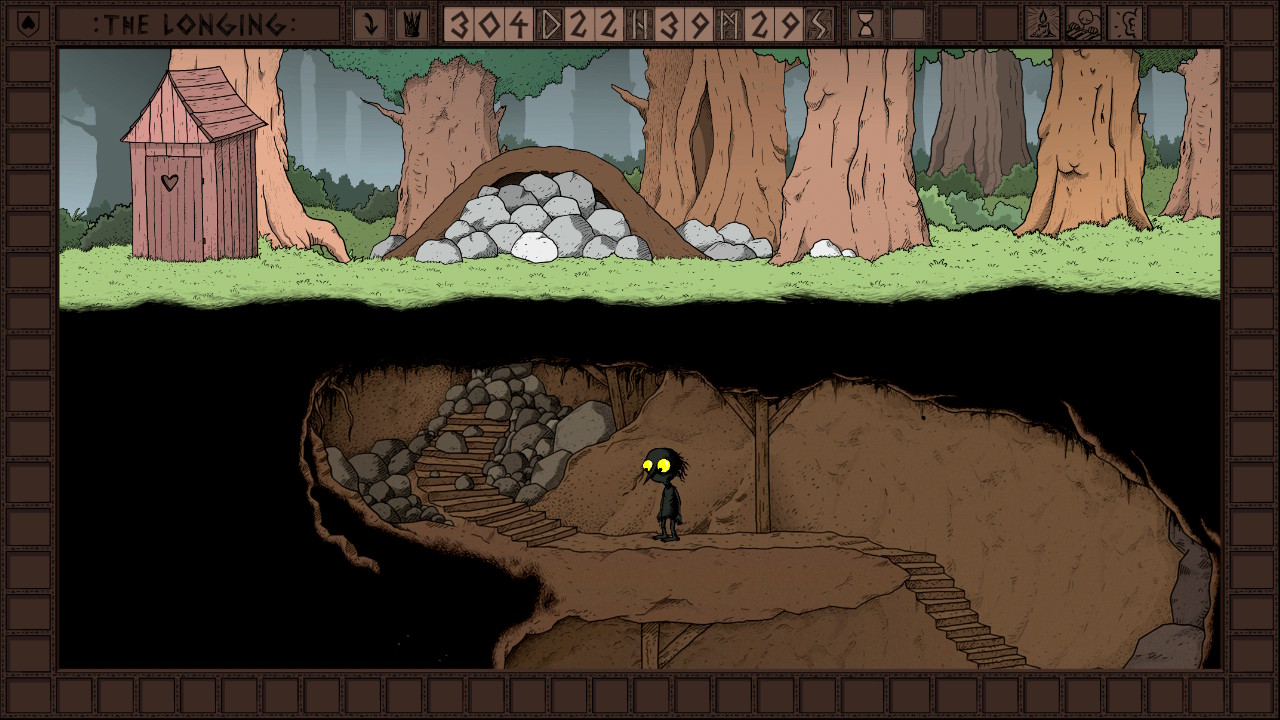Image resolution: width=1280 pixels, height=720 pixels.
Task: Select the listening ear icon
Action: click(x=1125, y=23)
